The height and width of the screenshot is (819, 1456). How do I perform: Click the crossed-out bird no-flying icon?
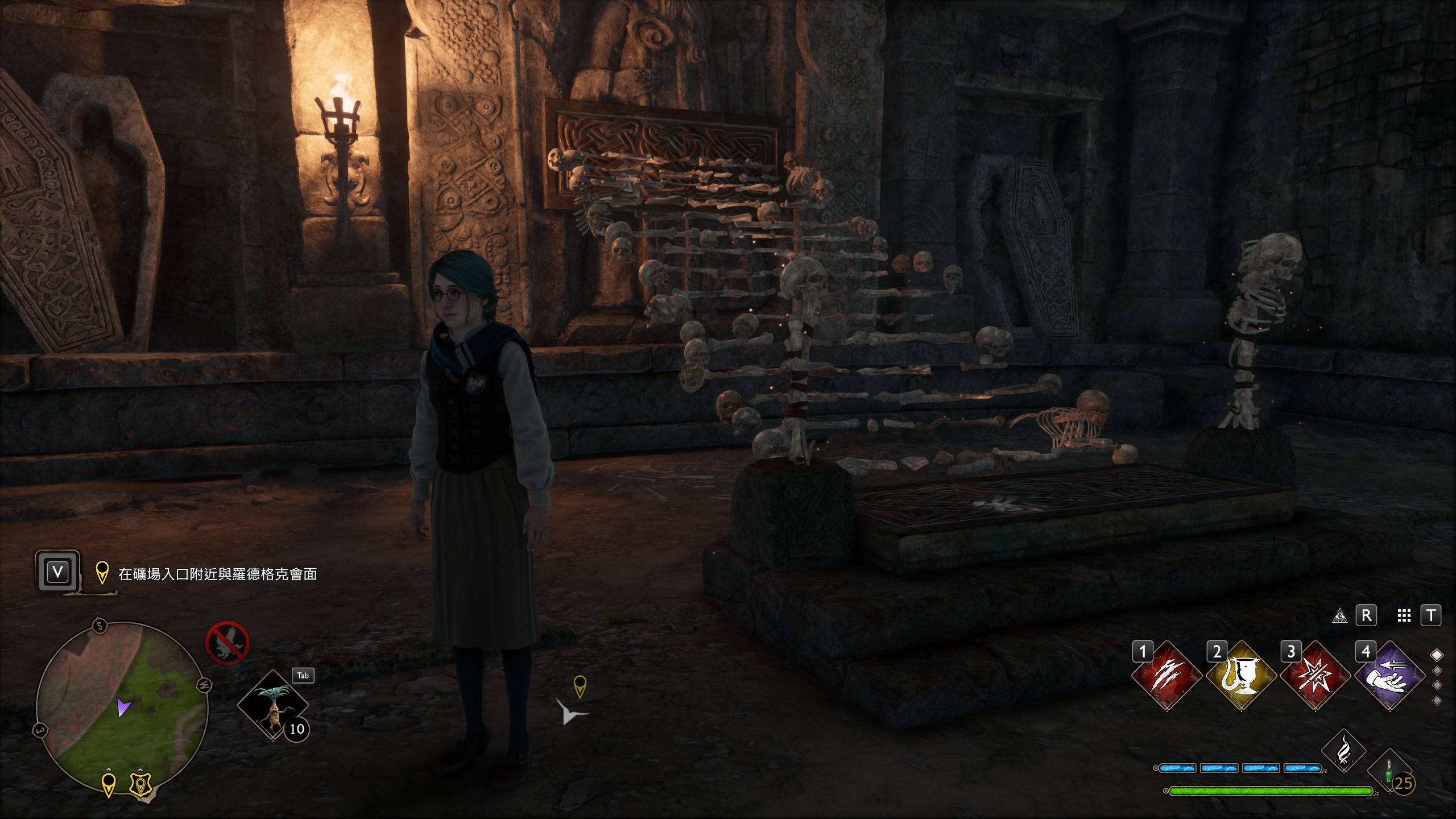[x=227, y=643]
